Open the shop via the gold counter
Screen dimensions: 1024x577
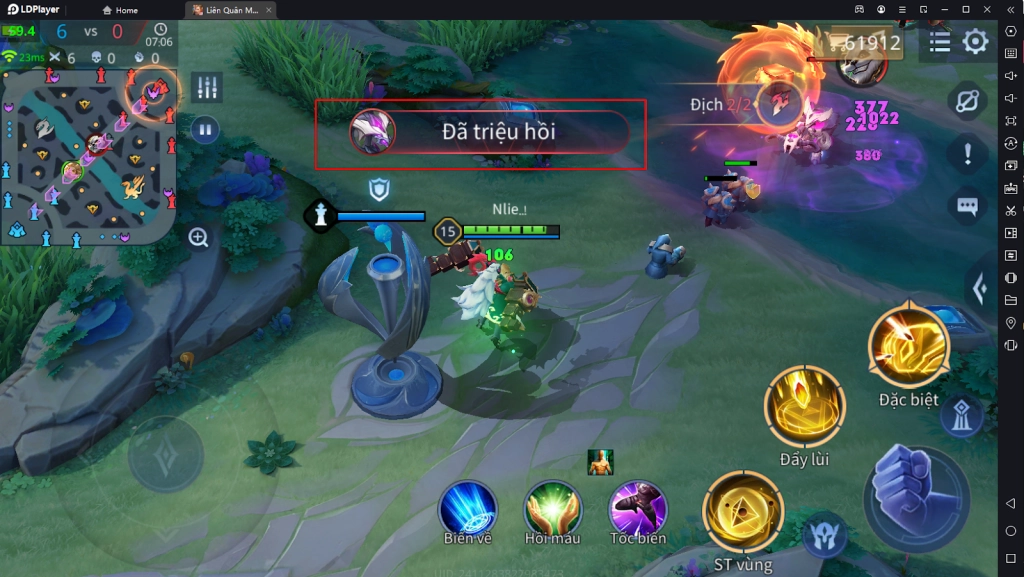[x=862, y=43]
